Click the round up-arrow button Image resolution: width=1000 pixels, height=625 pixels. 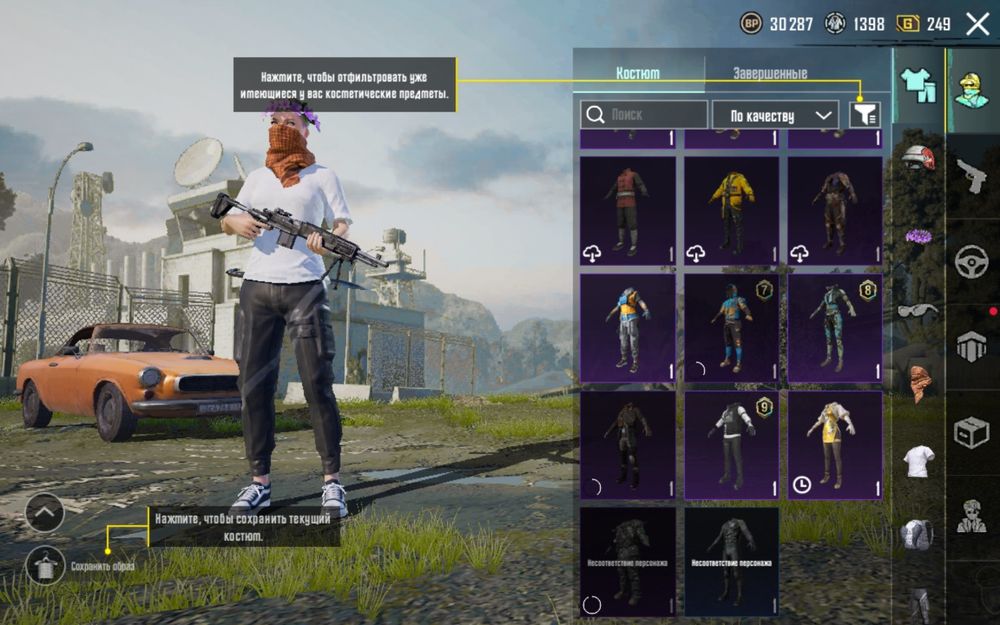pyautogui.click(x=45, y=513)
